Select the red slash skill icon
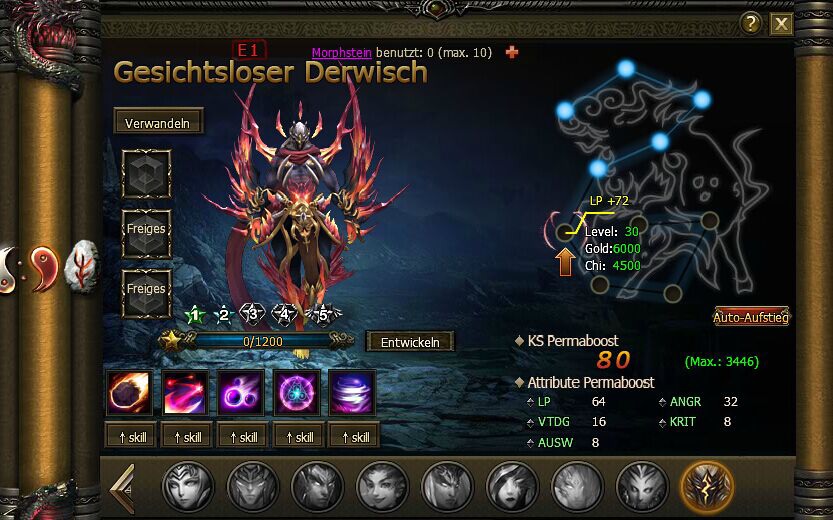This screenshot has width=833, height=520. 186,393
